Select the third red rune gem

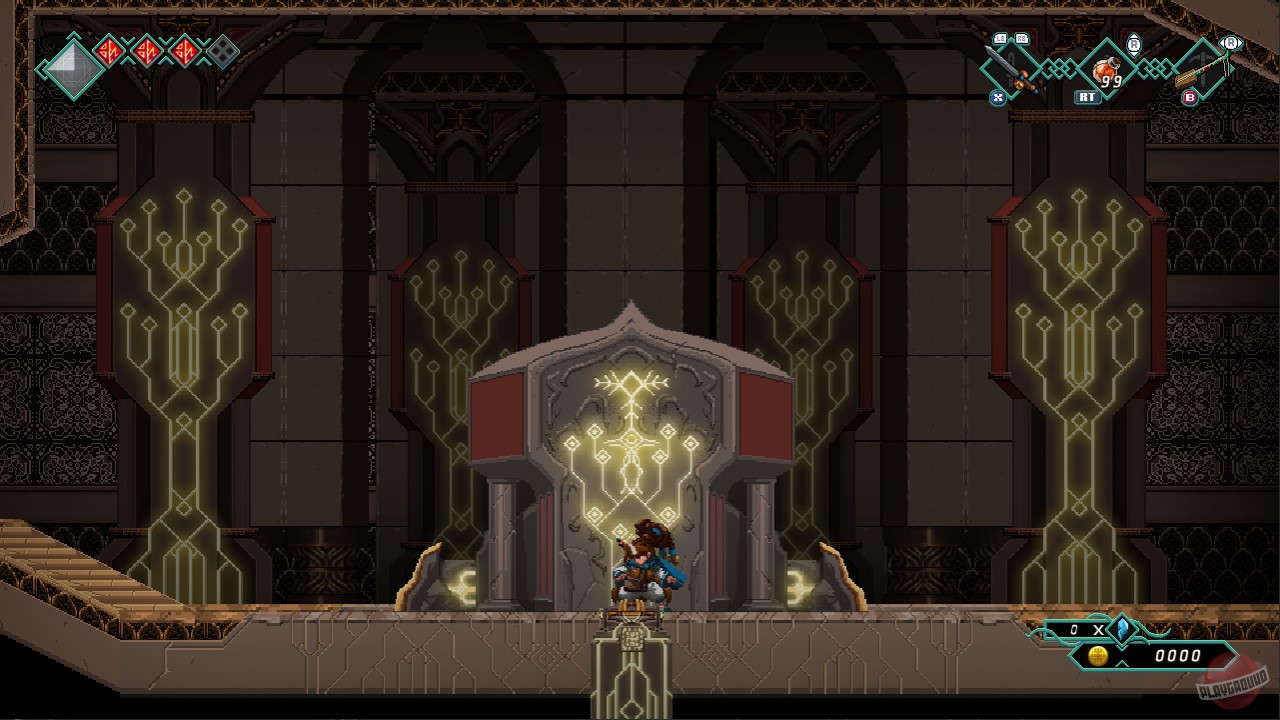(186, 50)
